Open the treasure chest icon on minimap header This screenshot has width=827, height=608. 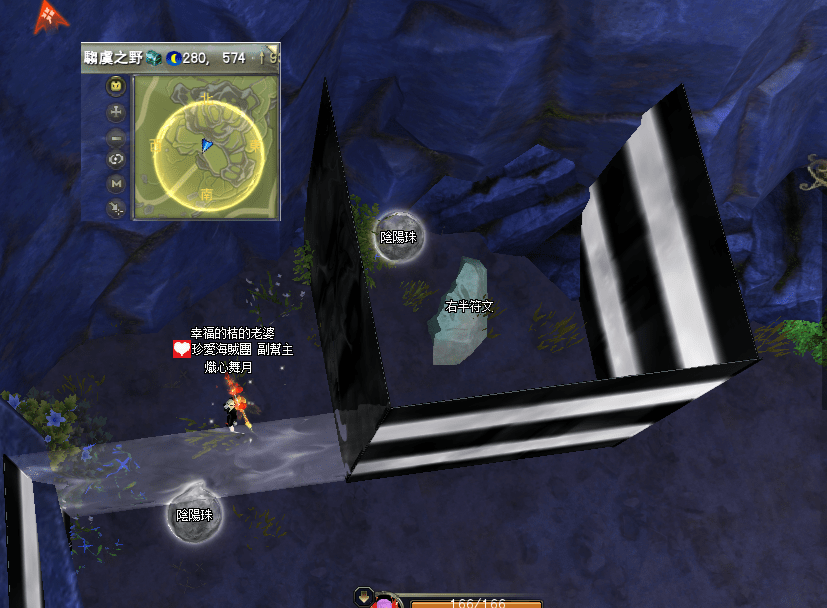click(154, 57)
